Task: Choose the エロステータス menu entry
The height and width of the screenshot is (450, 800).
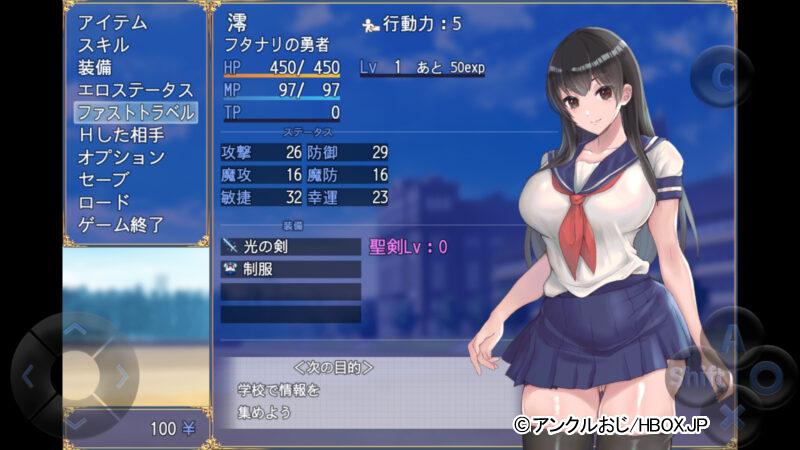Action: 135,90
